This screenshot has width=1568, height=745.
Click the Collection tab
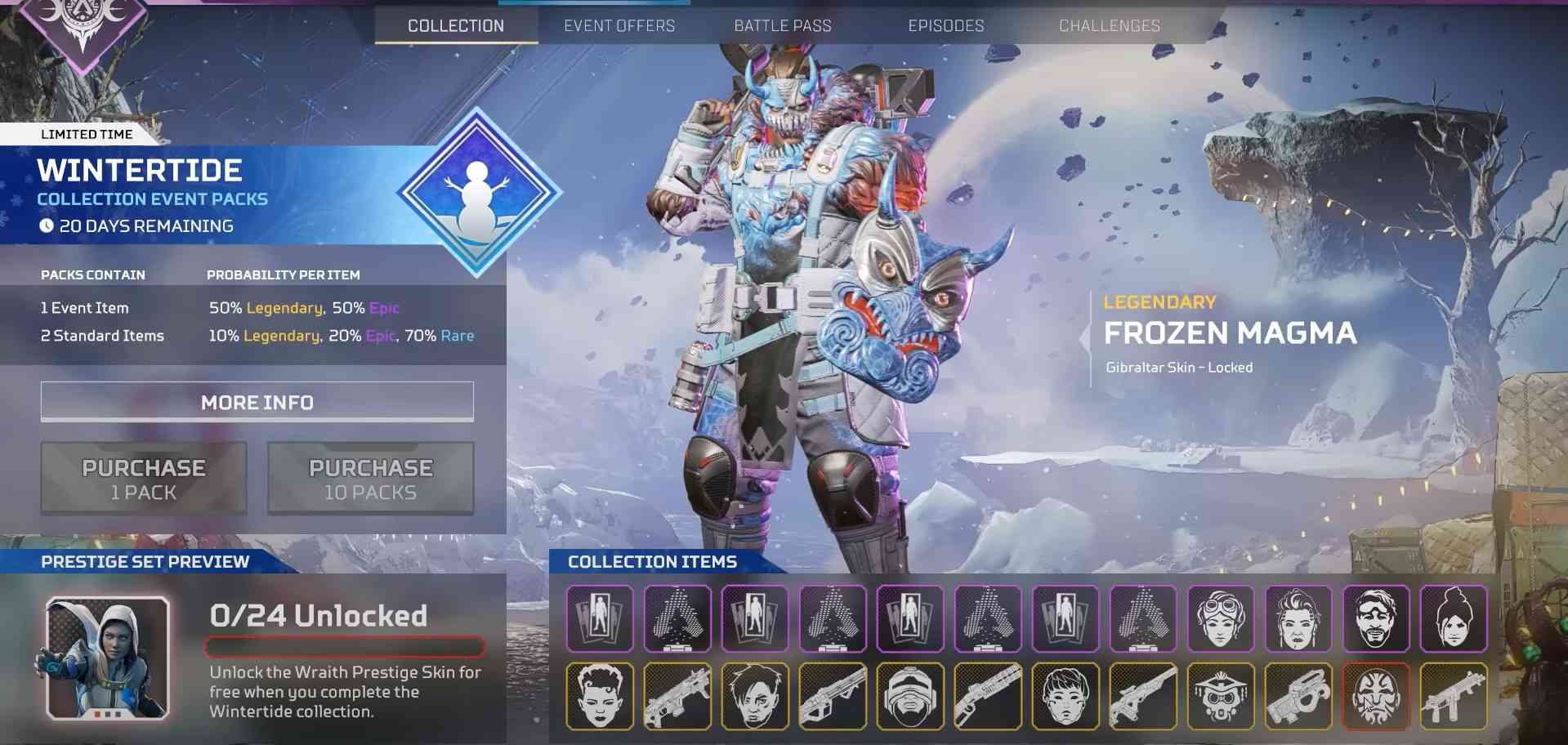point(456,25)
